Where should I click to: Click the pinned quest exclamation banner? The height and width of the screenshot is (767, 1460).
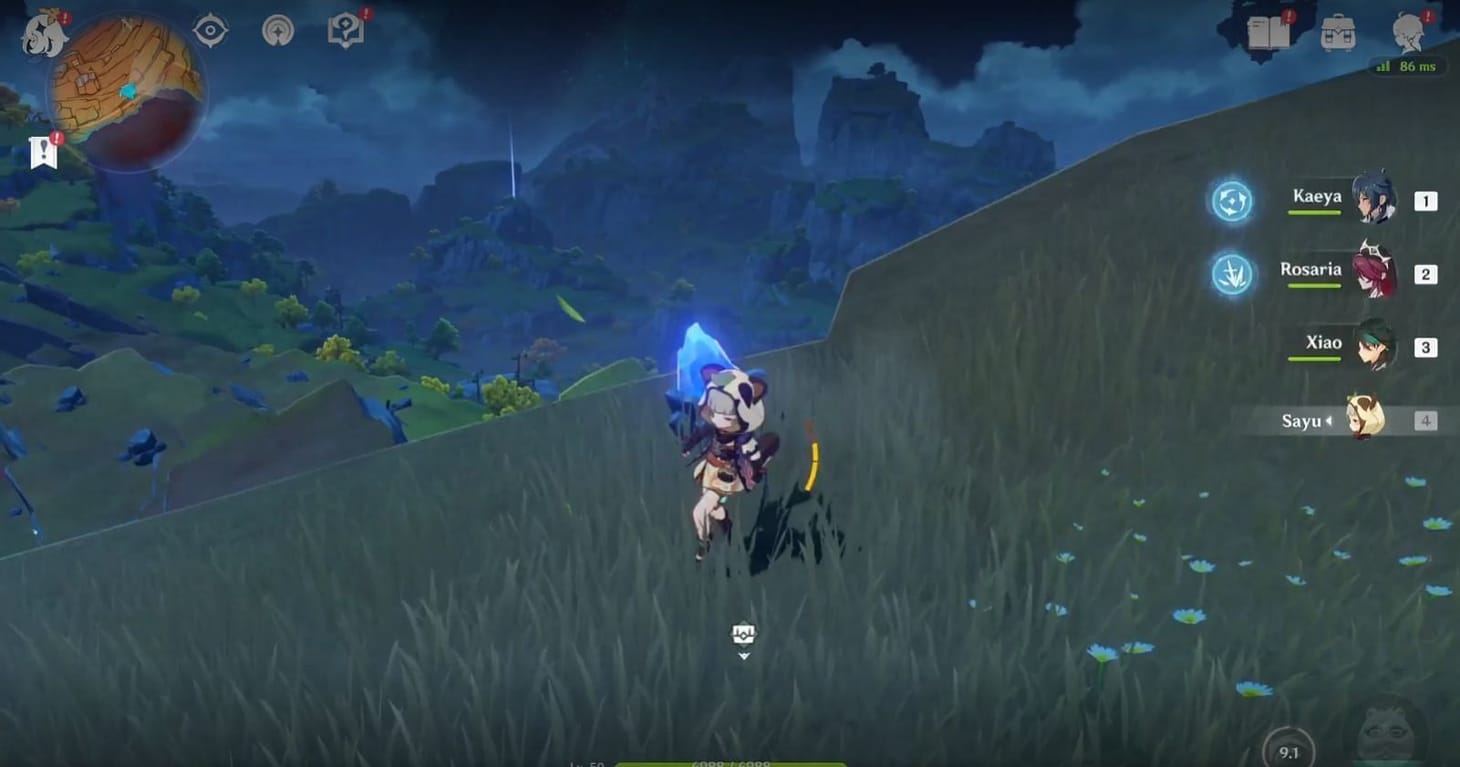pyautogui.click(x=41, y=151)
